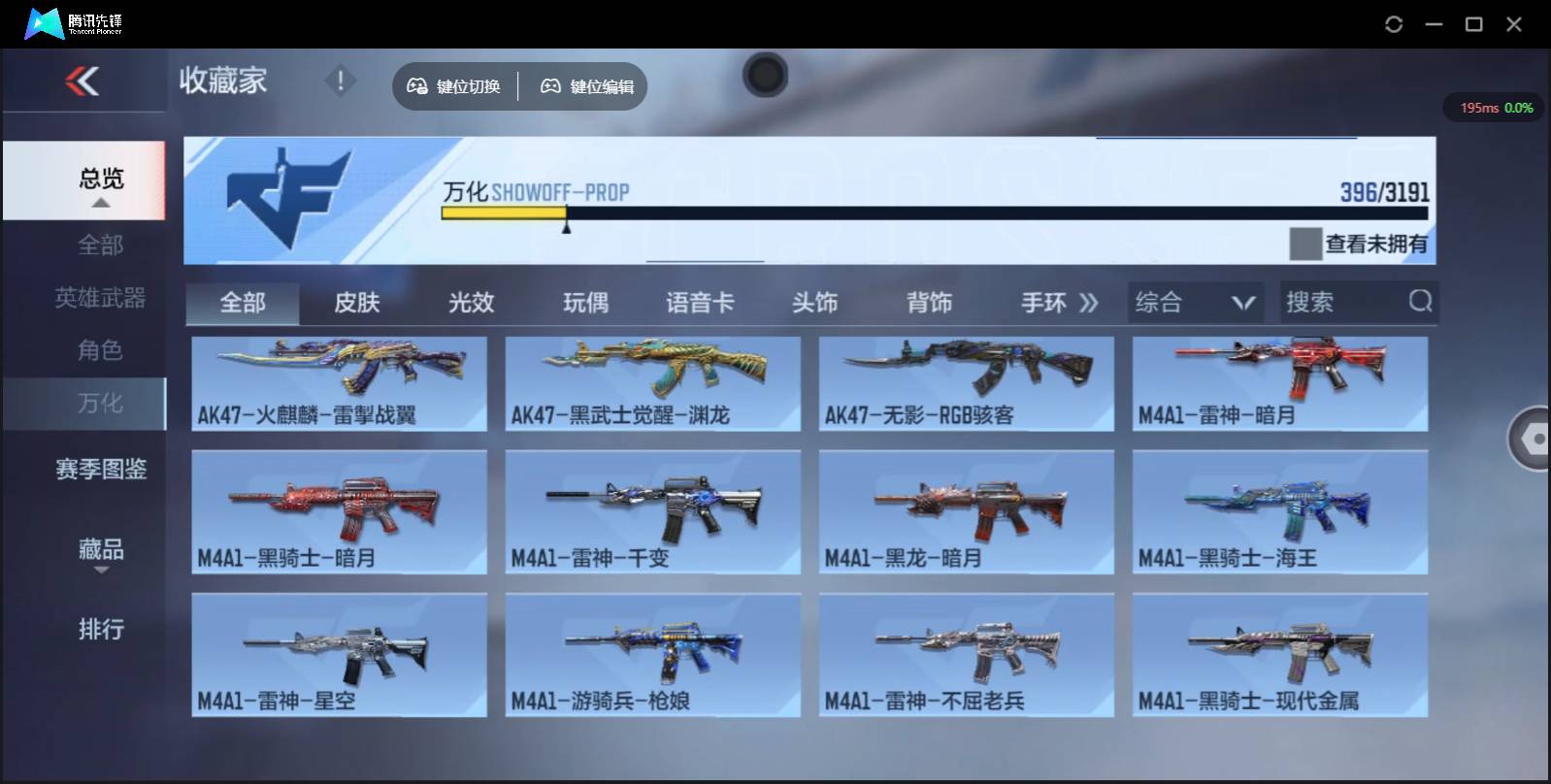Open the 排行 sidebar entry
1551x784 pixels.
101,630
